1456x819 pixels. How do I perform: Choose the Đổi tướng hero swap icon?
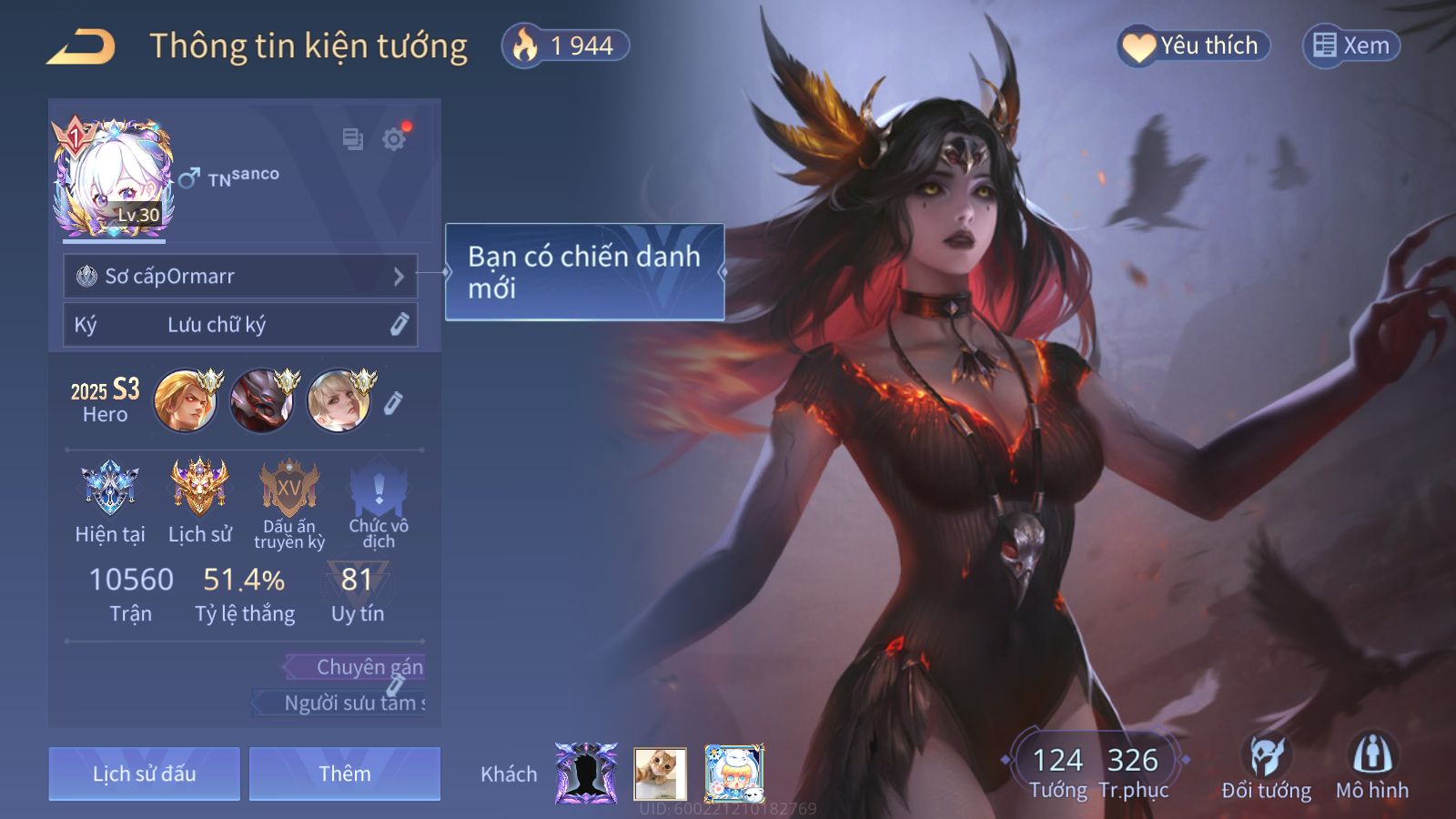(1266, 768)
